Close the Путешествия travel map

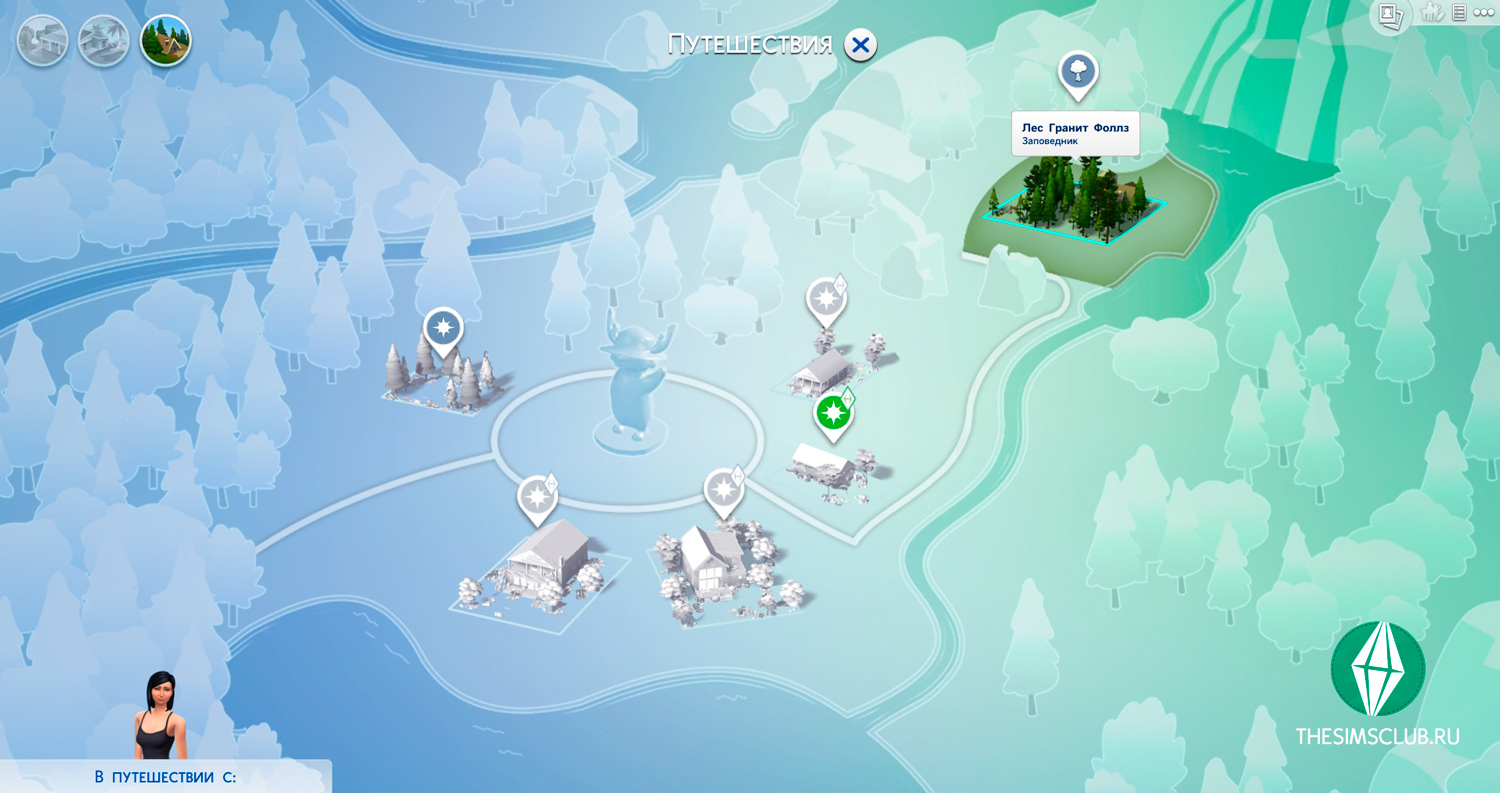860,45
